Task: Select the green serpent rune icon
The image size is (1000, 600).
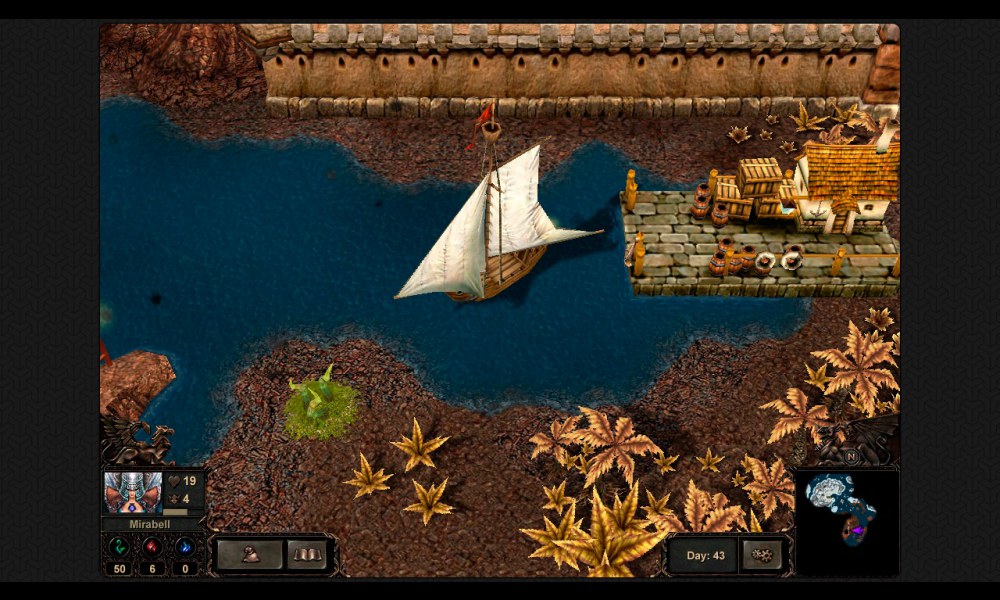Action: pos(119,547)
